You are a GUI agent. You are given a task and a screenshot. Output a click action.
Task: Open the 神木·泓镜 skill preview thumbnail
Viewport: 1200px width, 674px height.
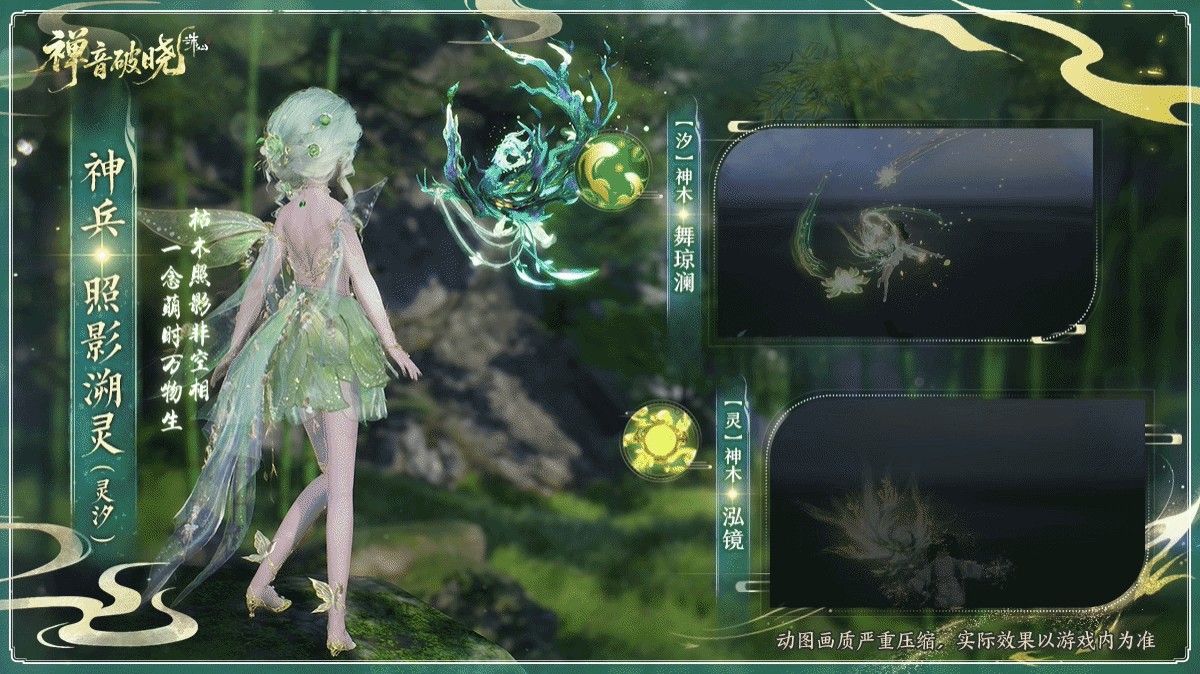(958, 504)
